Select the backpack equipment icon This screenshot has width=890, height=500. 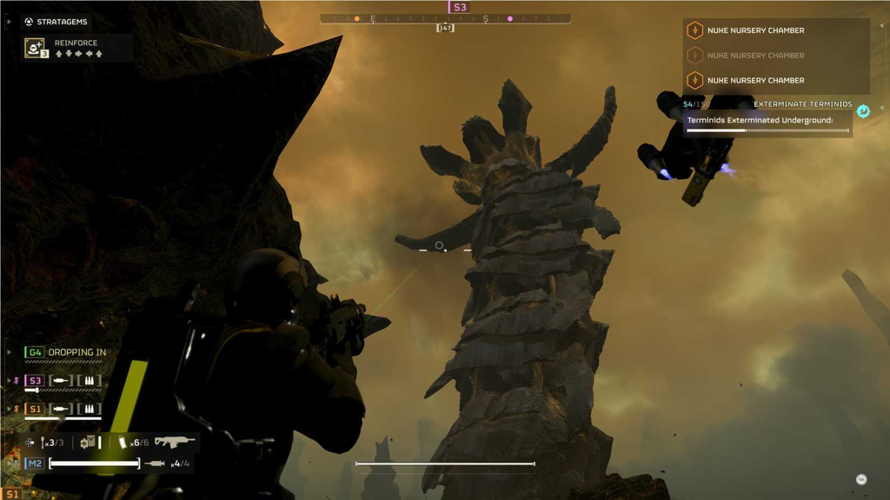coord(88,442)
